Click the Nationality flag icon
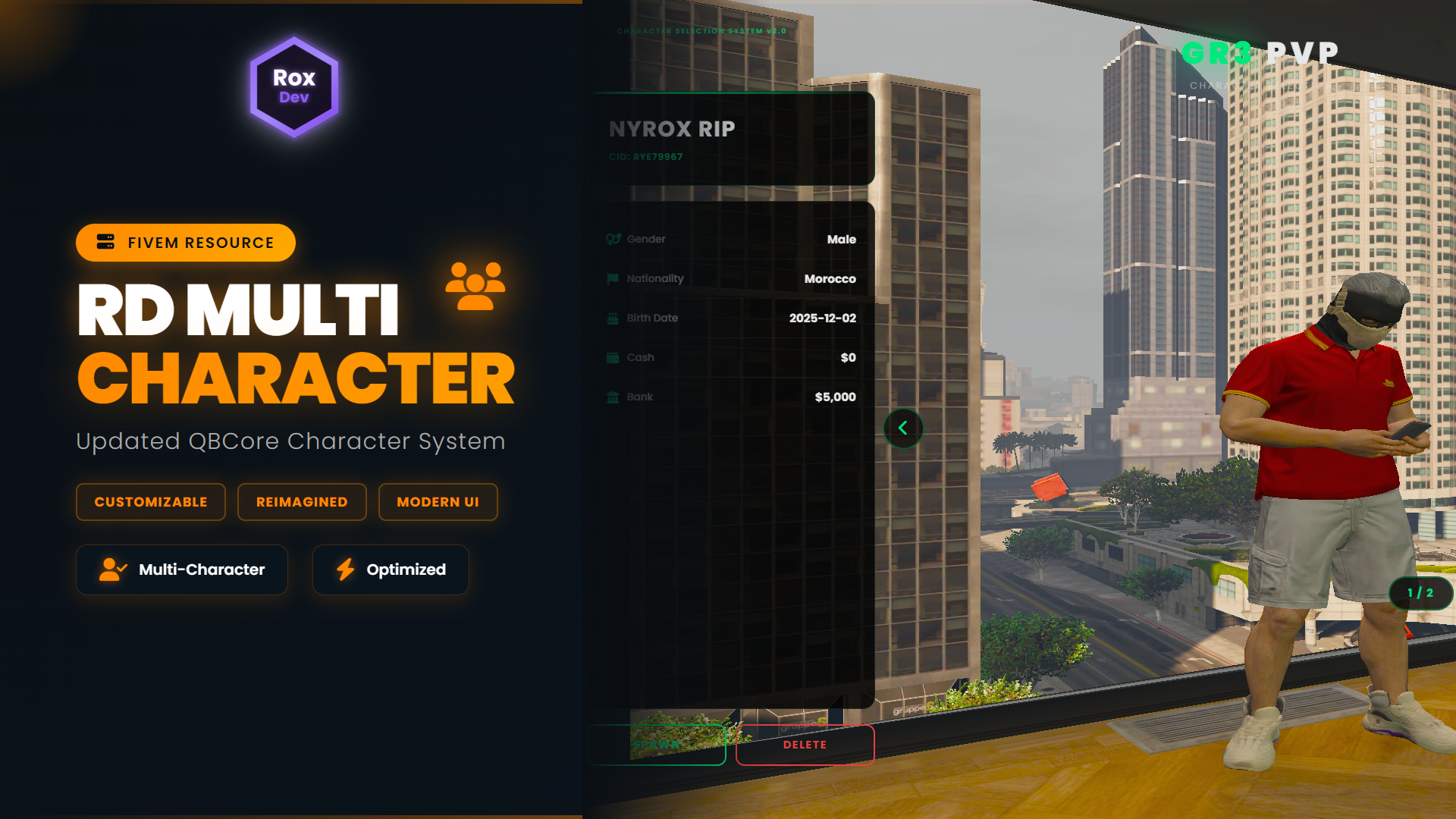Screen dimensions: 1456x819 coord(611,278)
